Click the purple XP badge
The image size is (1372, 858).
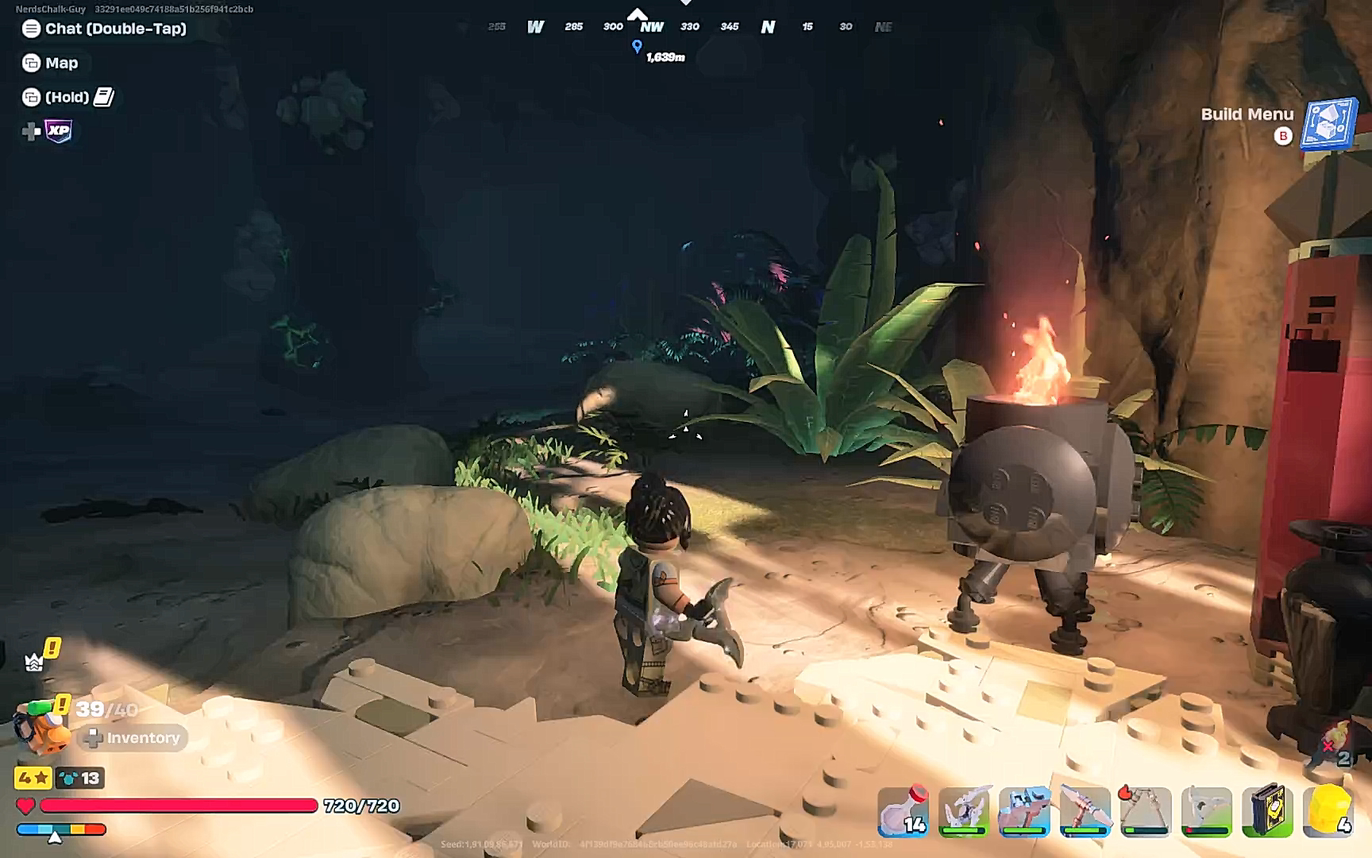[59, 131]
